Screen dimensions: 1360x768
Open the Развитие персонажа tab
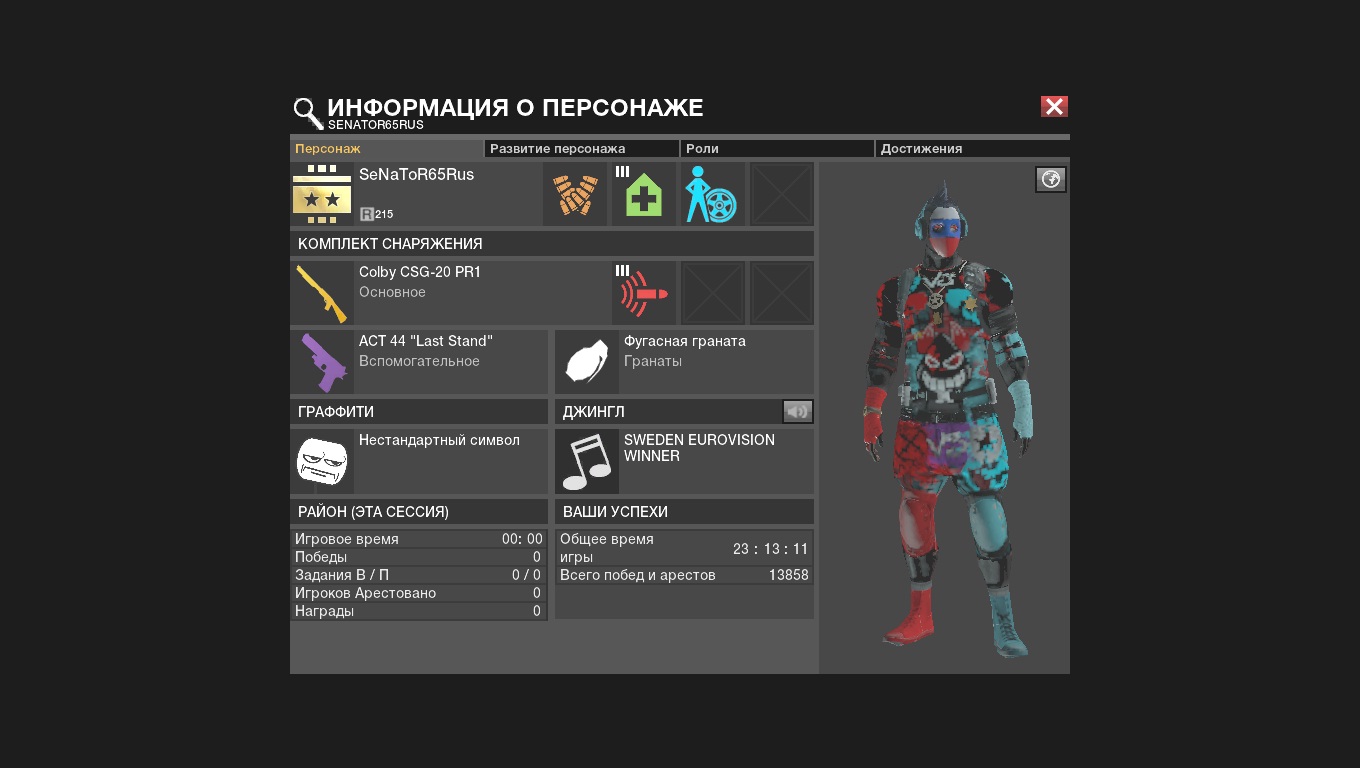point(581,149)
